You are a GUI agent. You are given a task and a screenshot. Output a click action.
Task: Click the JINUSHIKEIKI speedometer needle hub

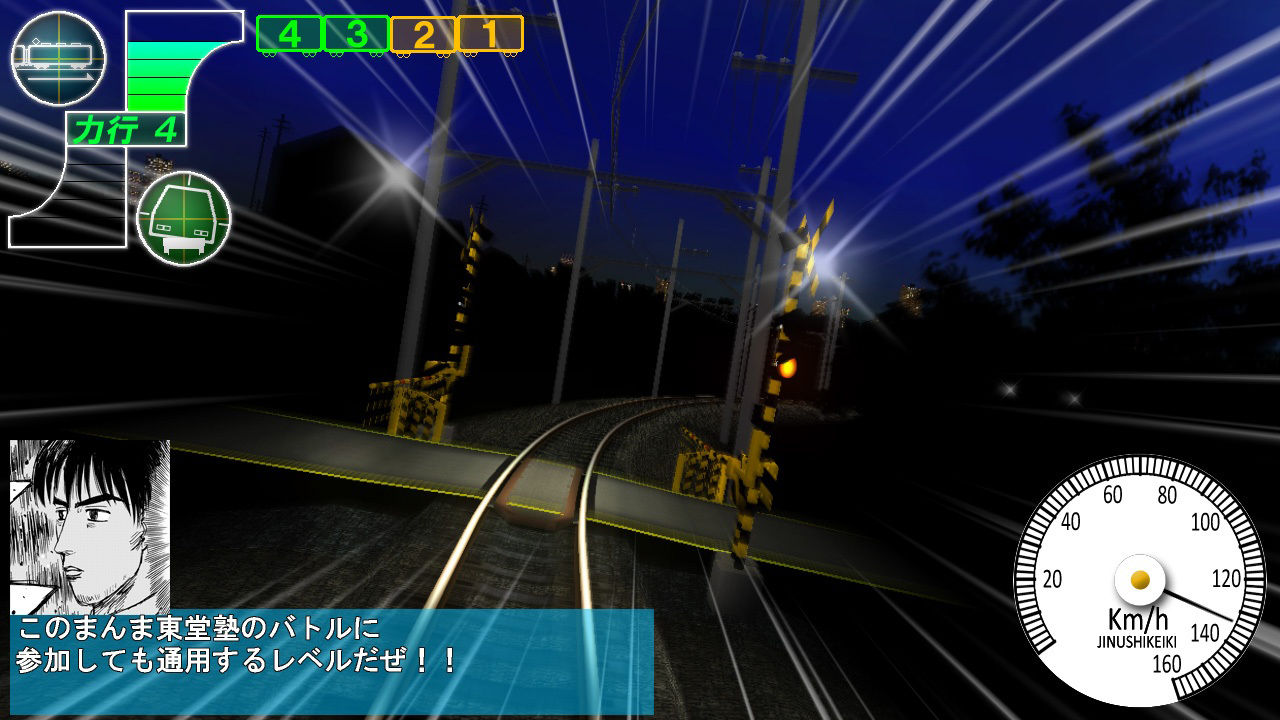point(1140,578)
